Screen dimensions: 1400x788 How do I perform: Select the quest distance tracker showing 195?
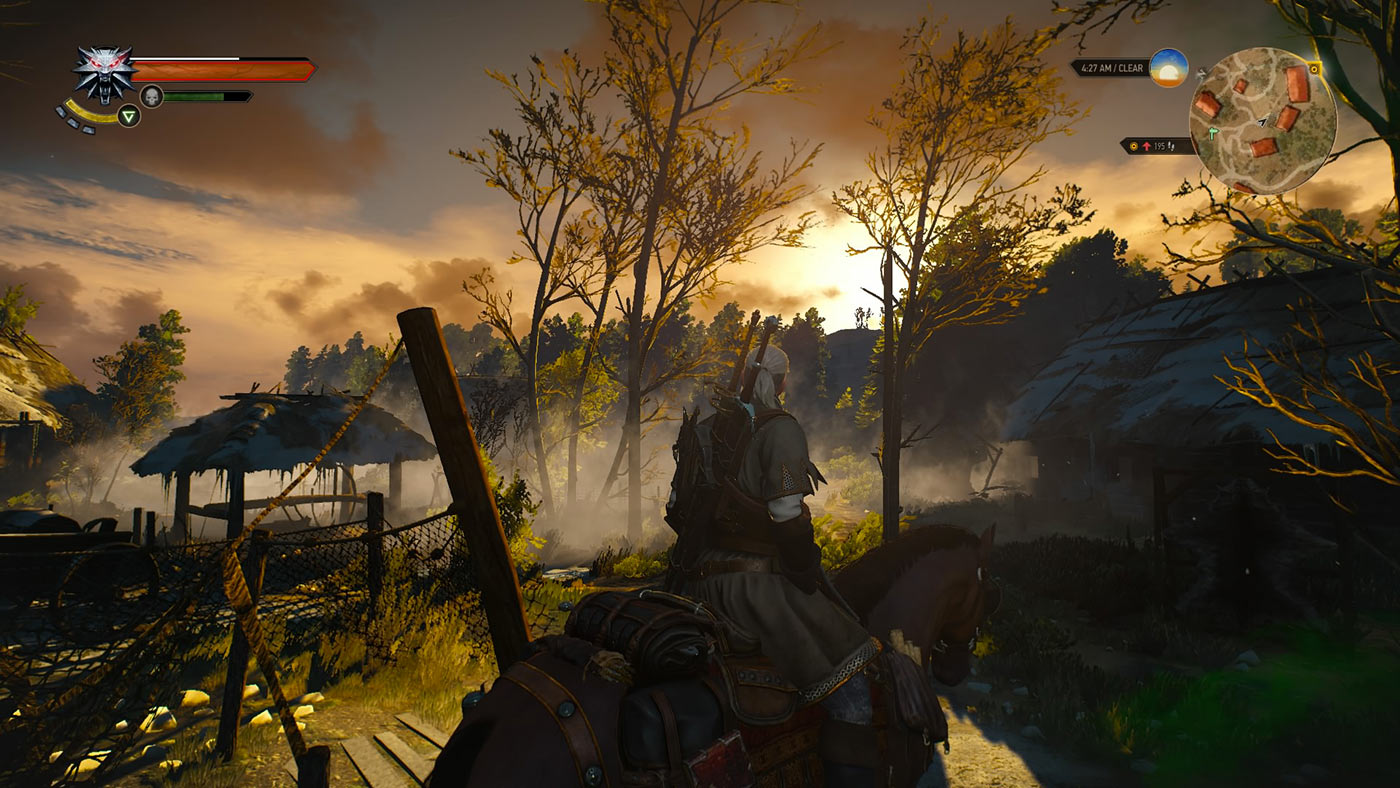pyautogui.click(x=1157, y=146)
